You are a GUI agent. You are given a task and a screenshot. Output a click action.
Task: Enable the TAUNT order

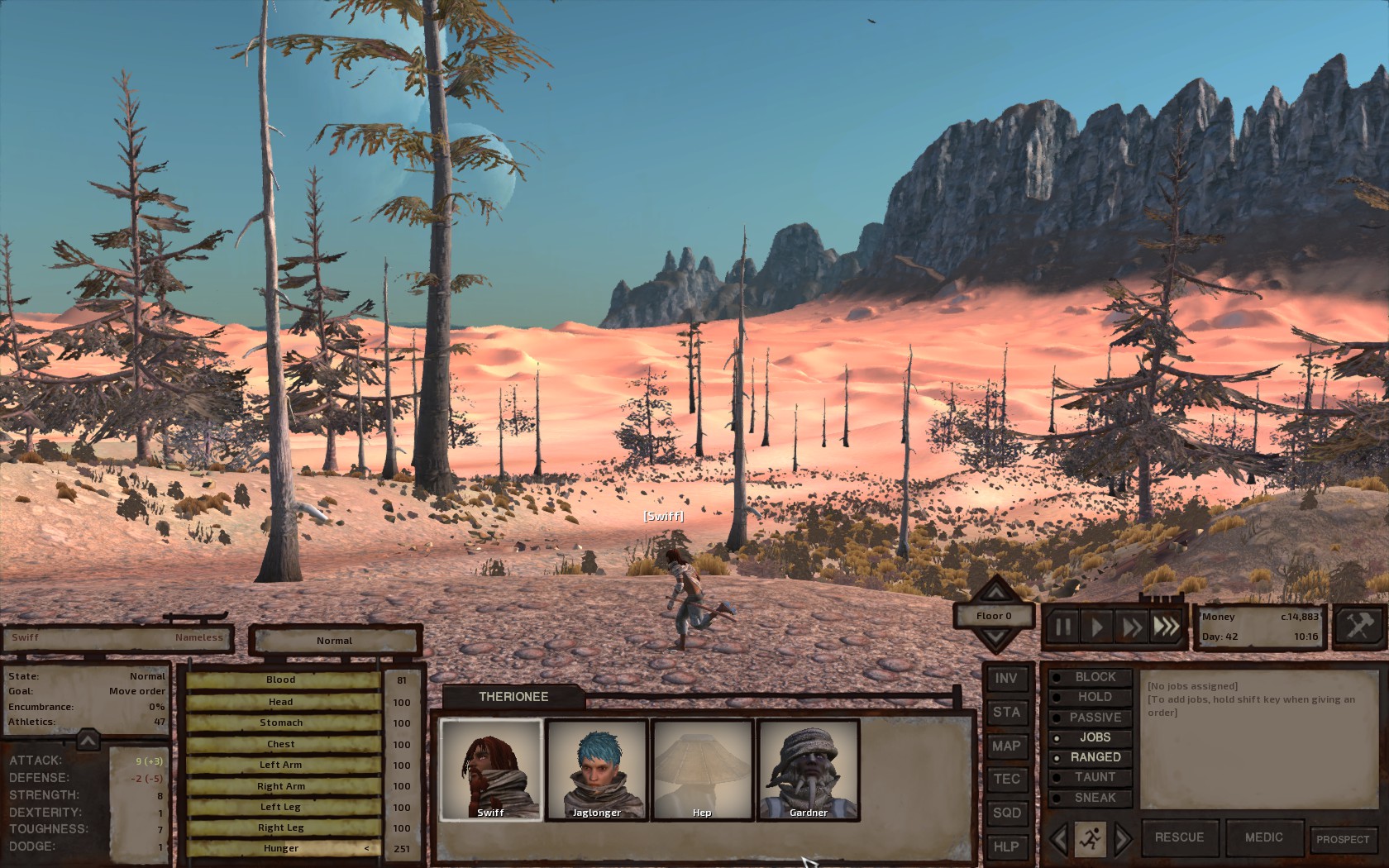point(1094,777)
